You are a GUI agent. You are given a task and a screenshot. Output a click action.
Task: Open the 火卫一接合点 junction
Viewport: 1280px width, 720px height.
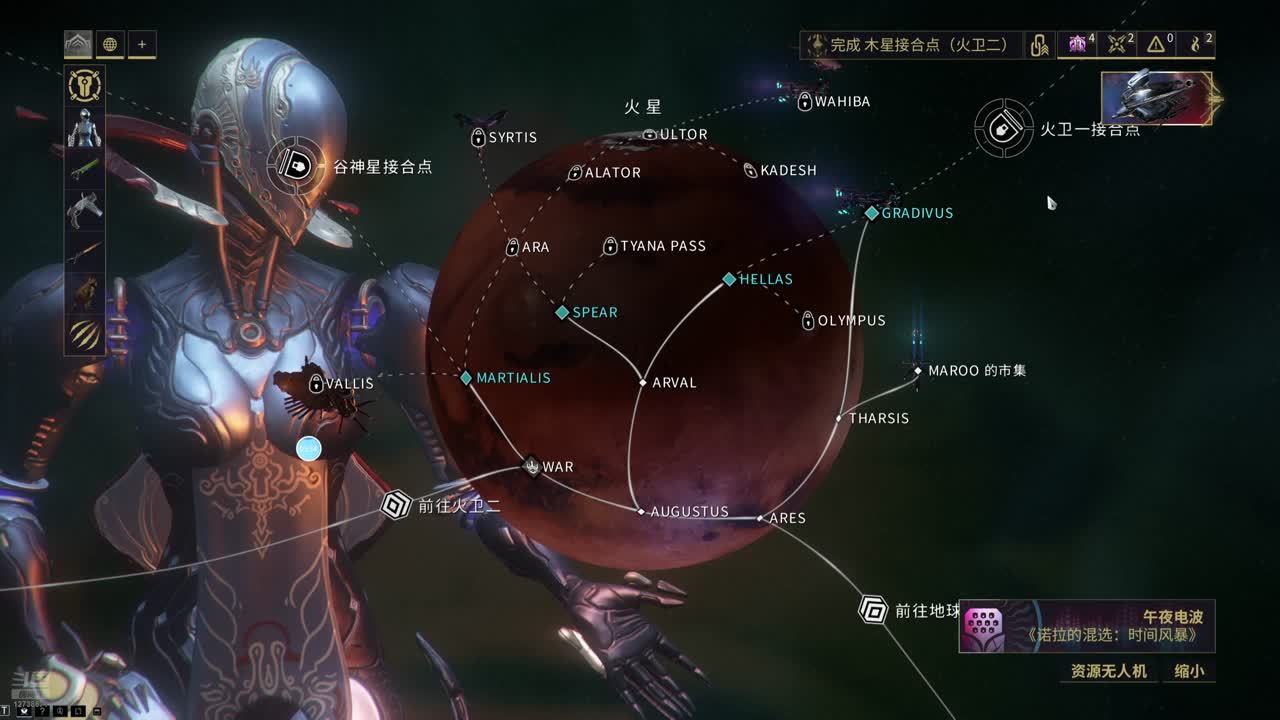1004,128
